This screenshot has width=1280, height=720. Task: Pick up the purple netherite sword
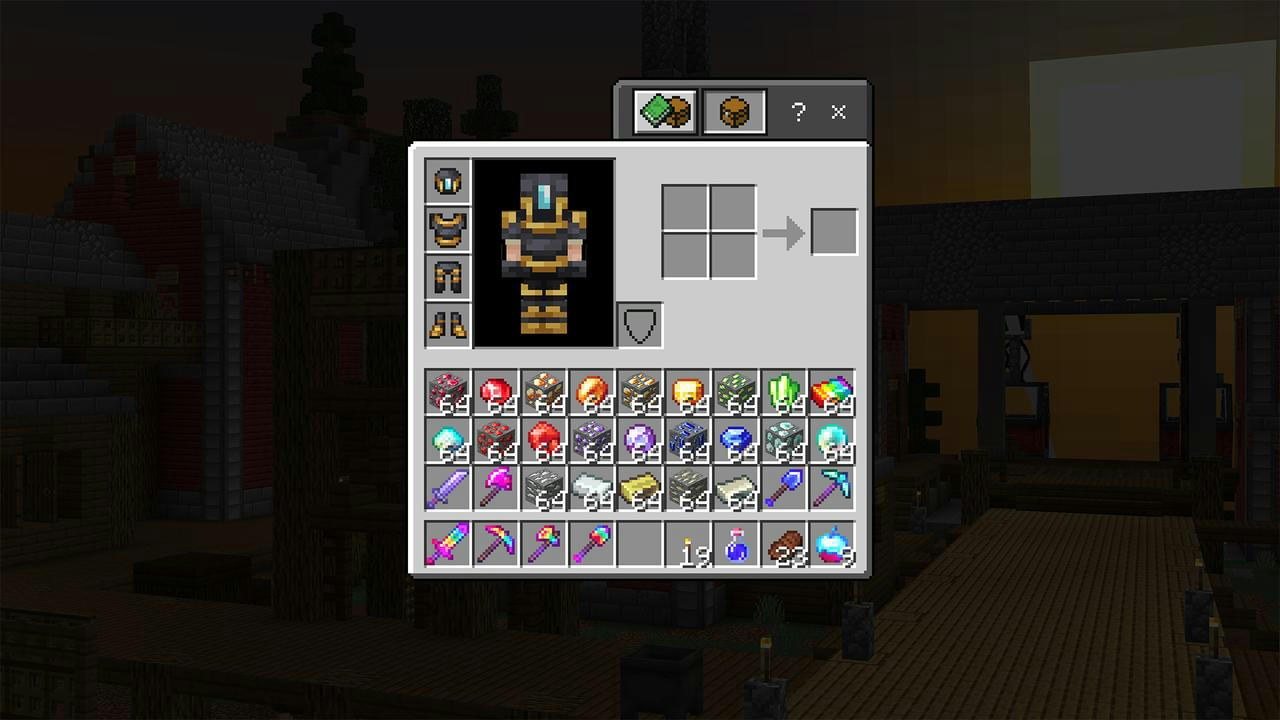446,490
